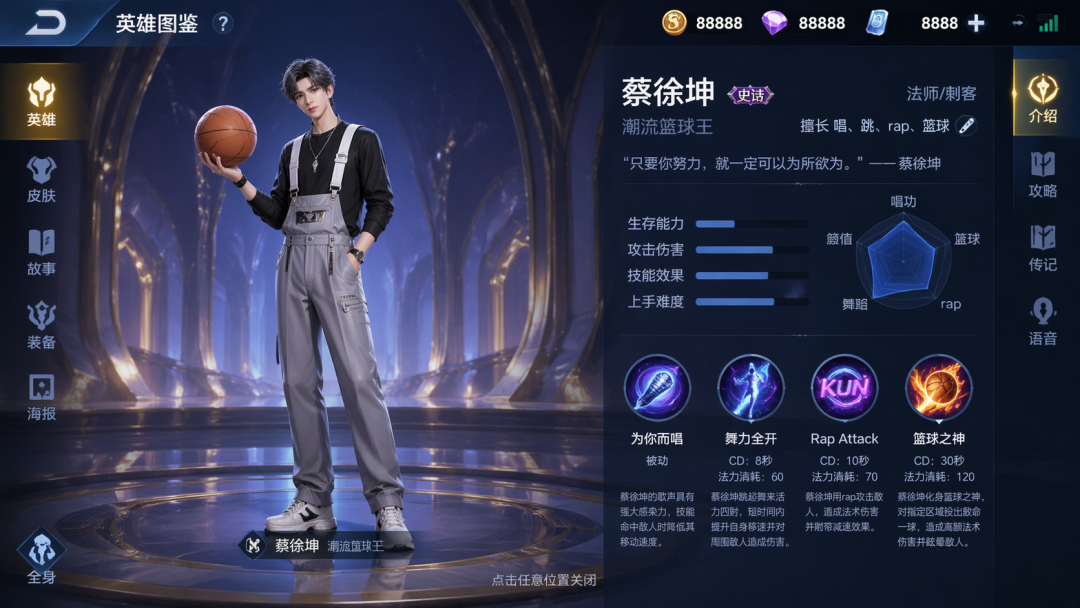The height and width of the screenshot is (608, 1080).
Task: Click the plus button to add currency
Action: (x=977, y=23)
